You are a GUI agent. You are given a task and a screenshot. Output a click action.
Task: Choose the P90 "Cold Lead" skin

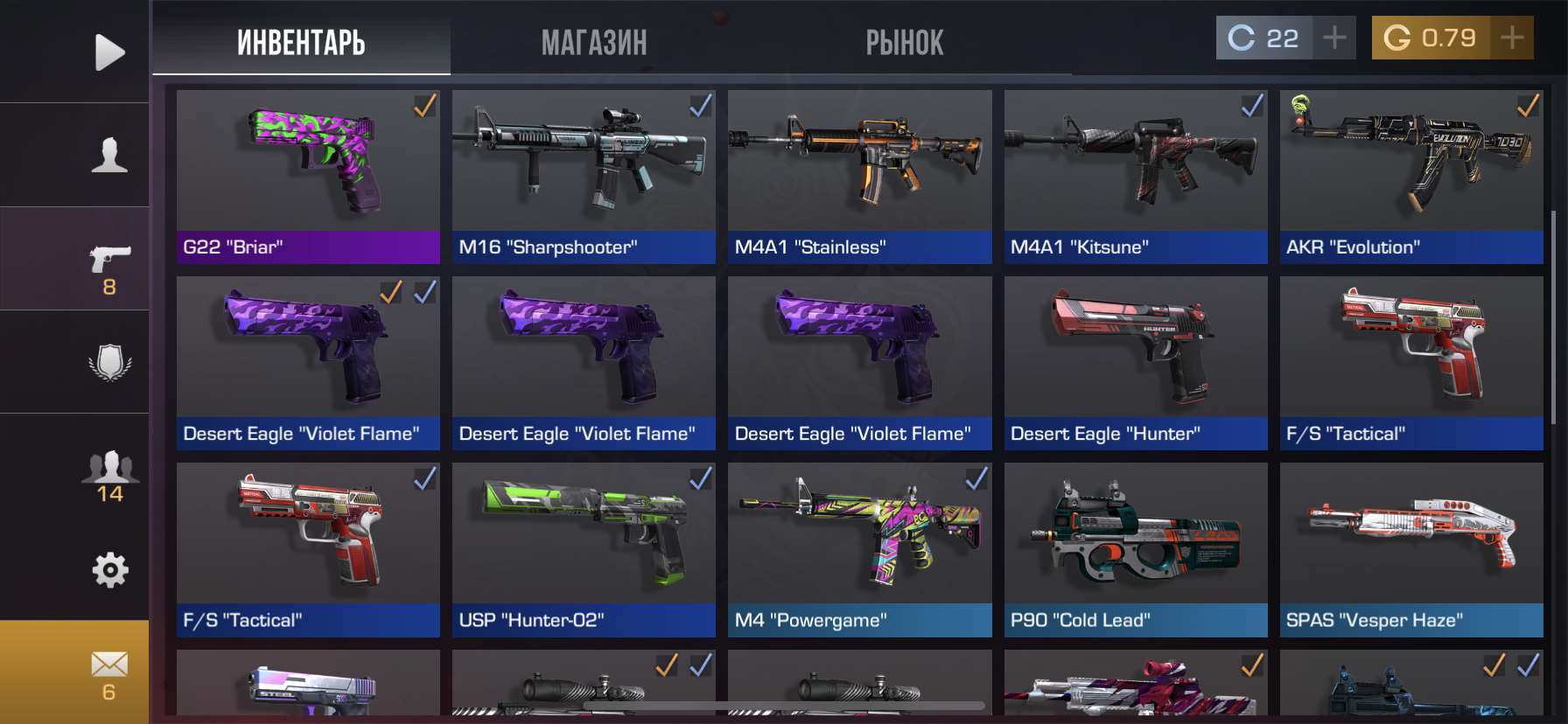pyautogui.click(x=1135, y=549)
